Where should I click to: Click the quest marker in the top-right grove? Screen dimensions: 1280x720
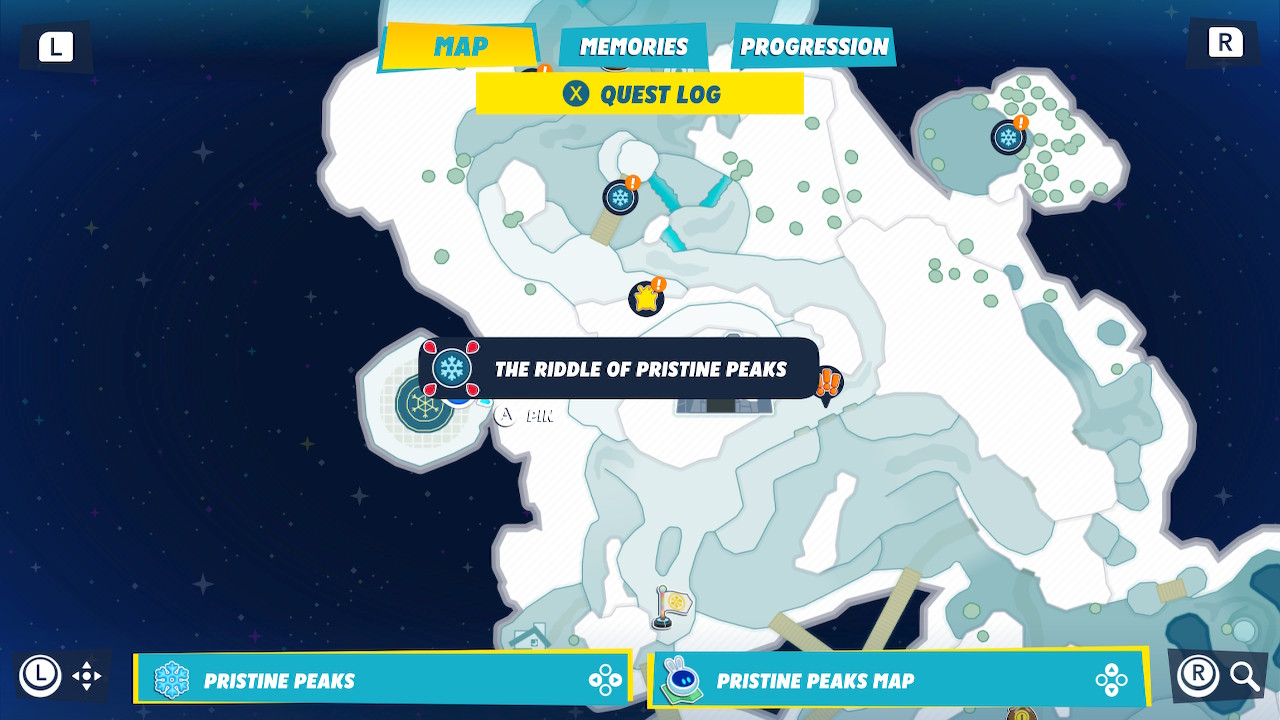[1007, 137]
